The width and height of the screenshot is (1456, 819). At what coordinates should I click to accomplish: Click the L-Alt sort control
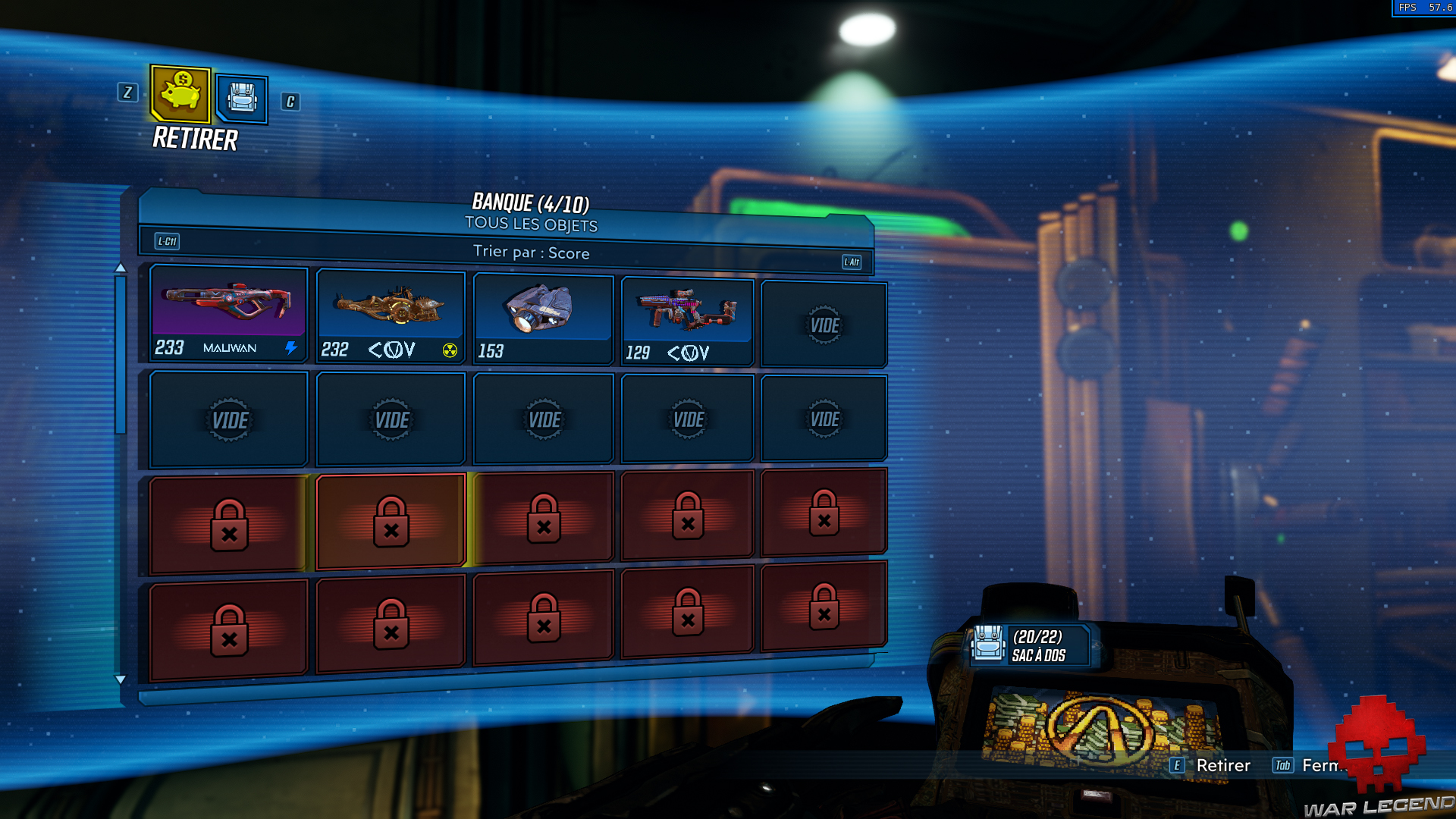pos(851,262)
